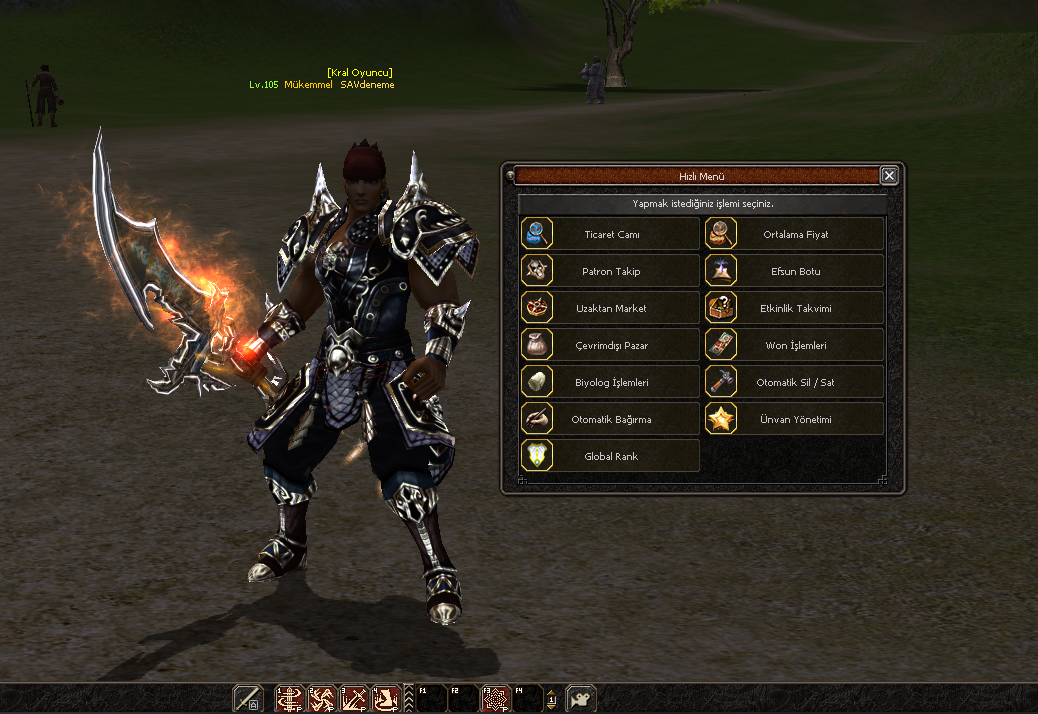
Task: Select Won İşlemleri
Action: pyautogui.click(x=794, y=346)
